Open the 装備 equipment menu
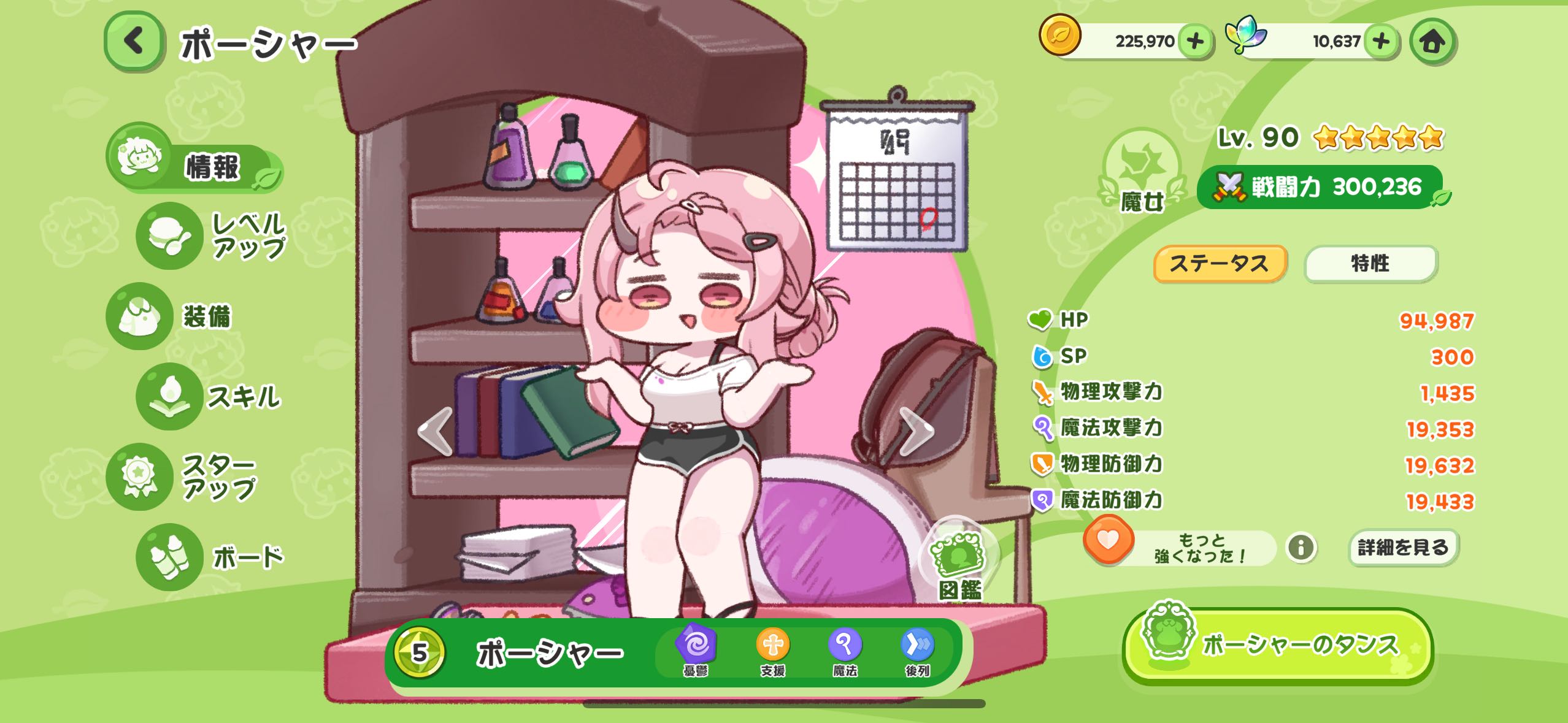This screenshot has width=1568, height=723. point(171,316)
